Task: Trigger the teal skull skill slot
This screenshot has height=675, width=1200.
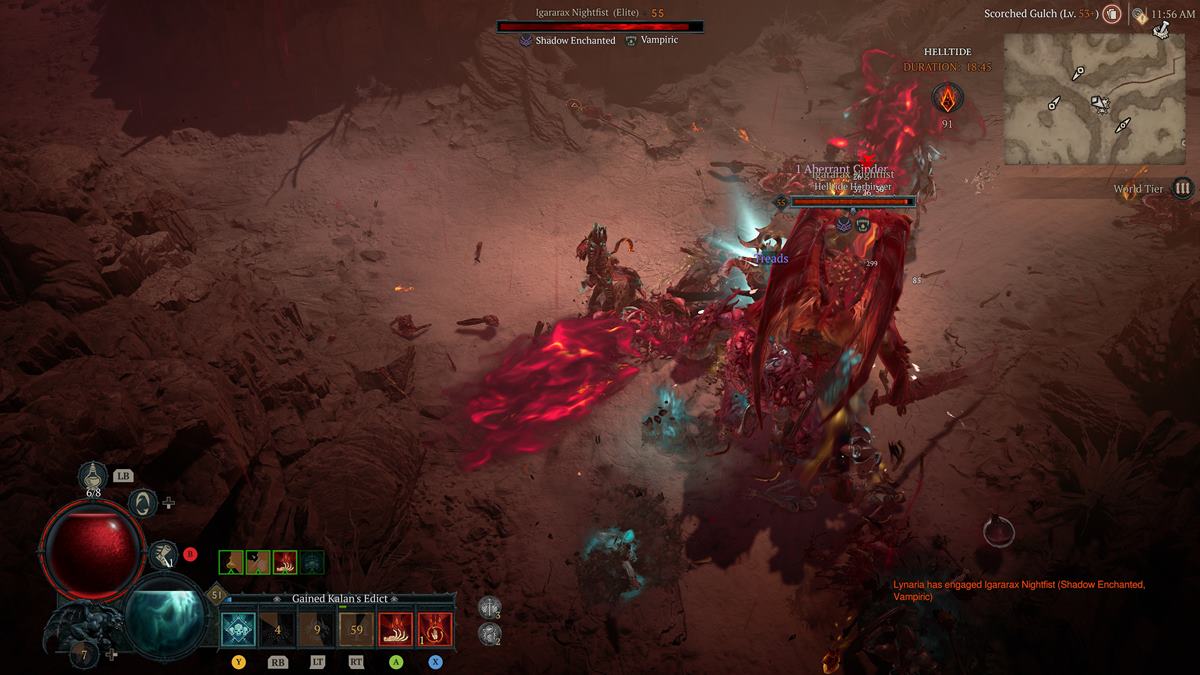Action: [238, 629]
